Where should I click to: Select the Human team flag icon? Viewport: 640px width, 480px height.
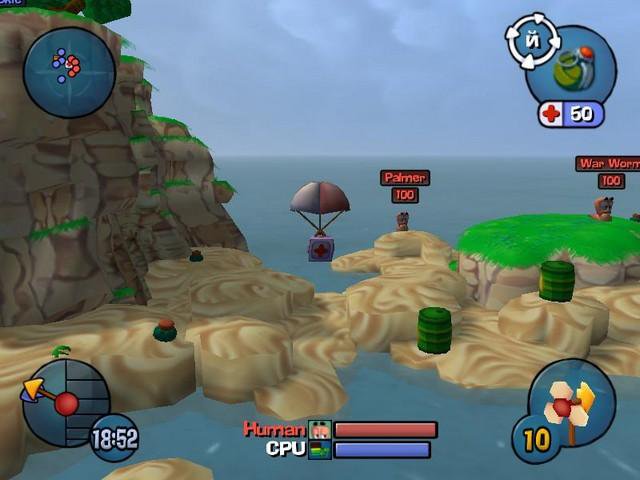tap(320, 430)
